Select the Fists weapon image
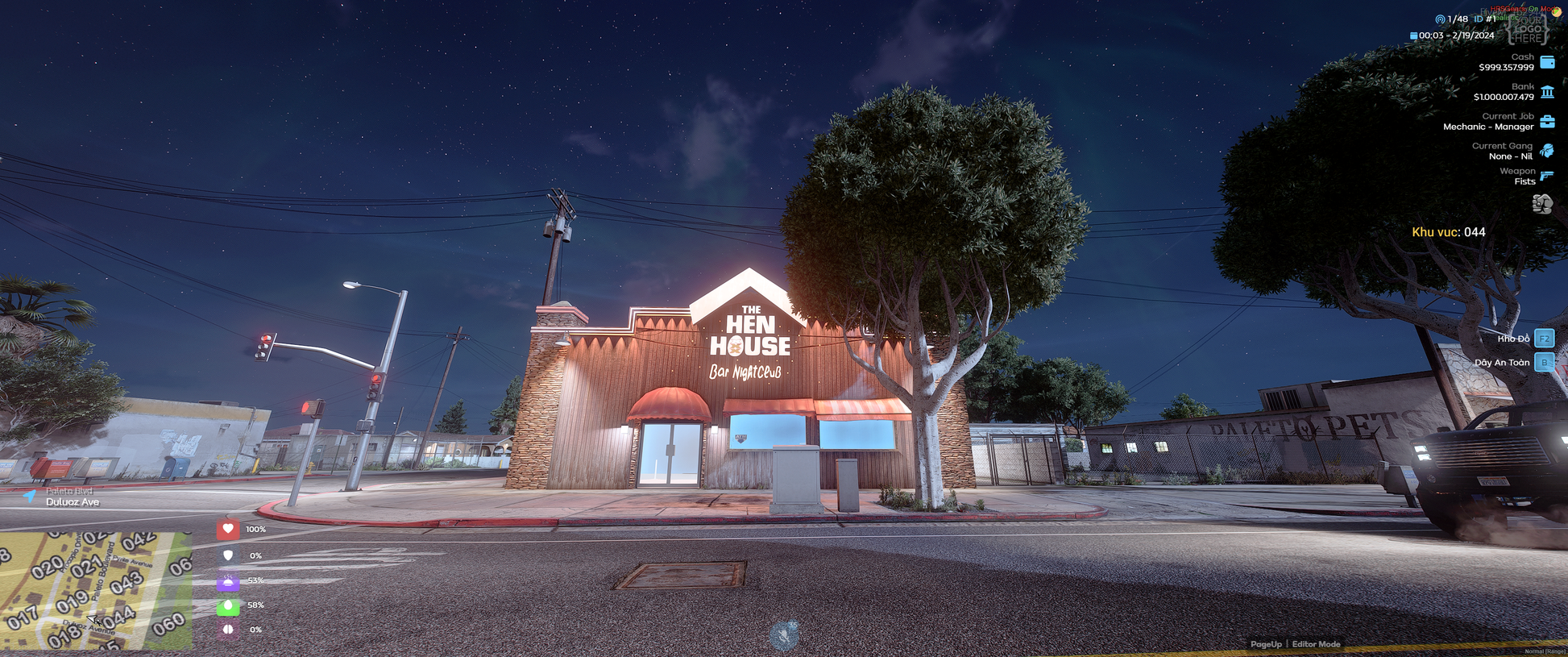 [x=1542, y=204]
